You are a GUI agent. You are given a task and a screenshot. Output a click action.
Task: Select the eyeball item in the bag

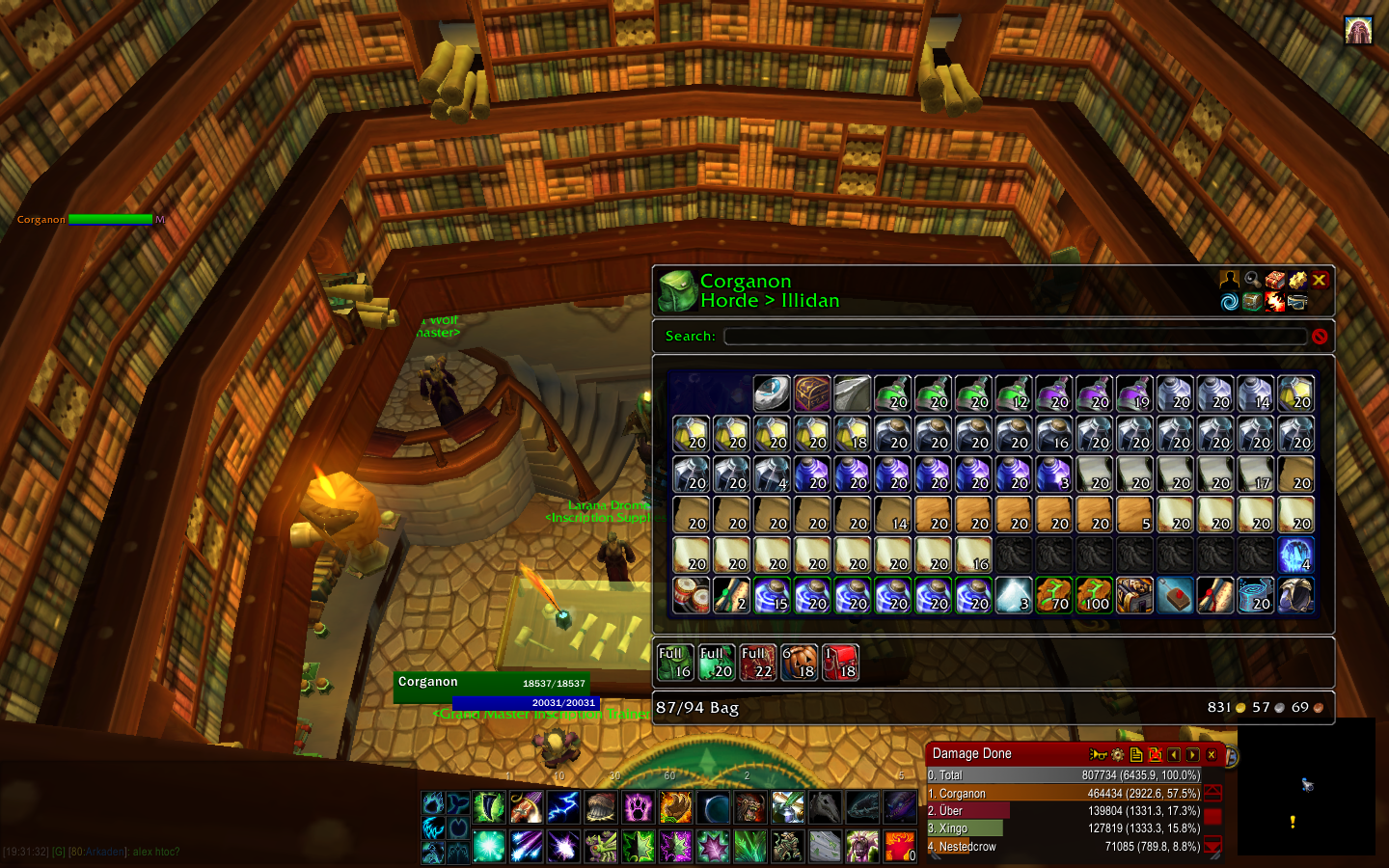[x=772, y=393]
